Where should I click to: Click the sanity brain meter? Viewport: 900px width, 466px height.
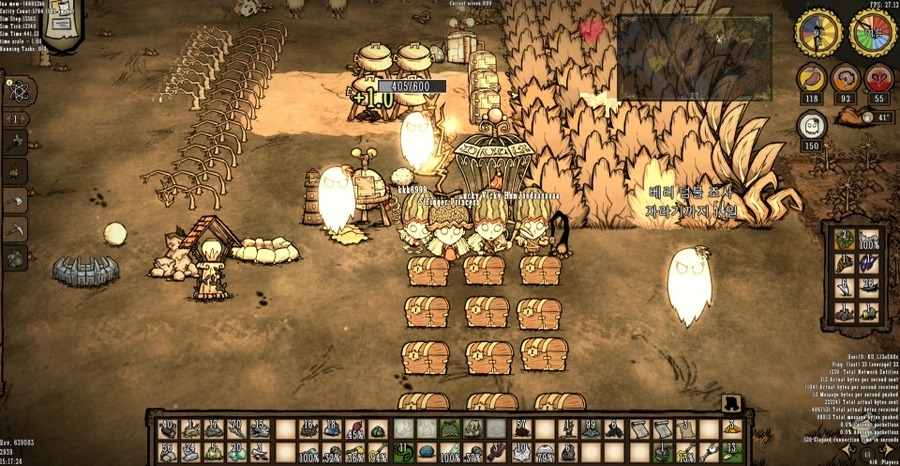845,78
